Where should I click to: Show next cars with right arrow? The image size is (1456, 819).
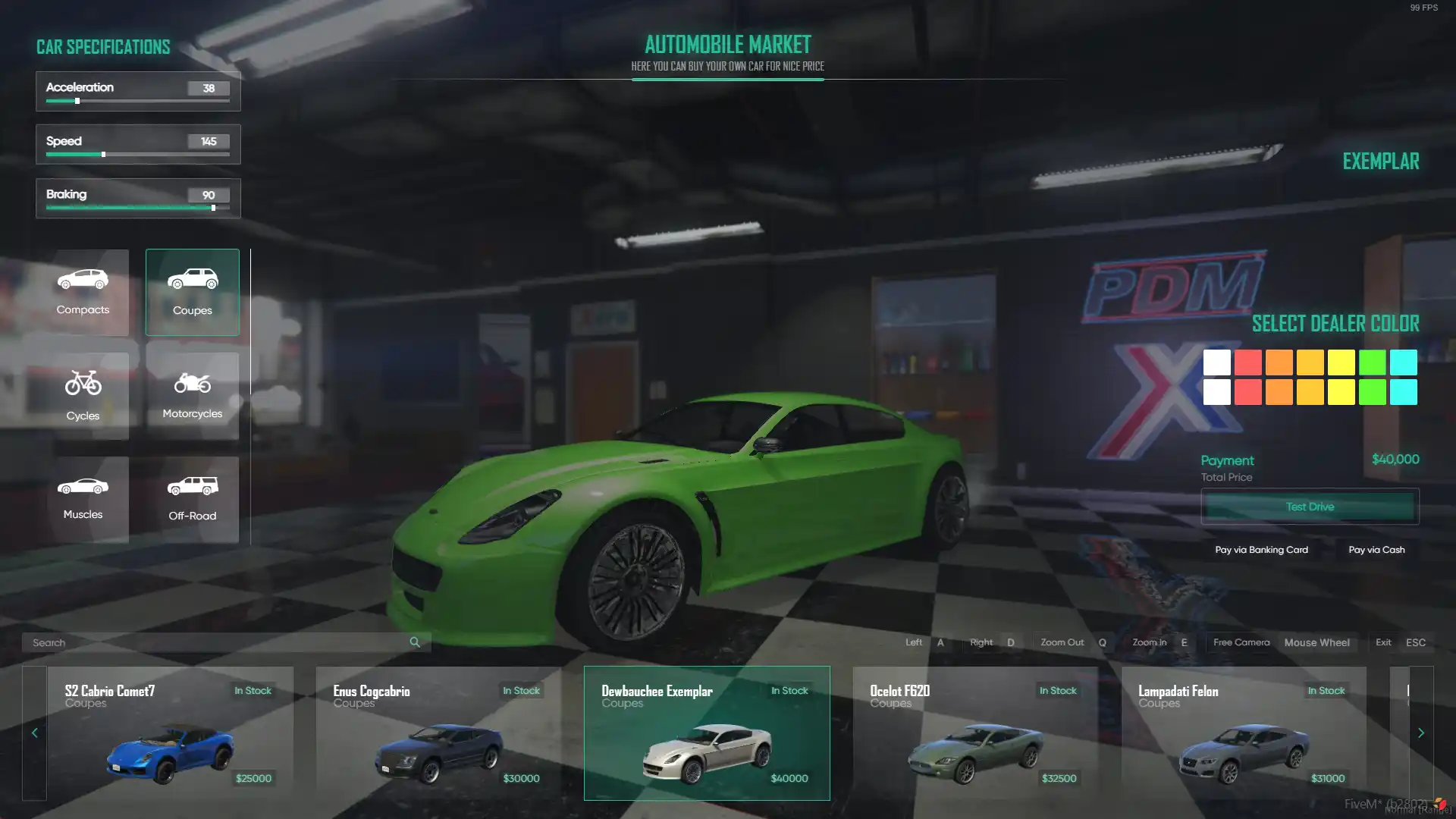[1421, 733]
